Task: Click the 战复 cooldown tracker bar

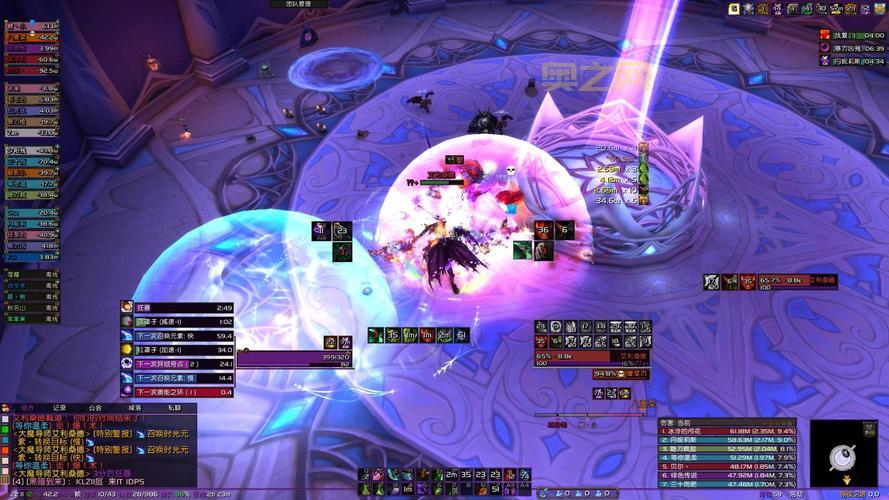Action: [852, 34]
